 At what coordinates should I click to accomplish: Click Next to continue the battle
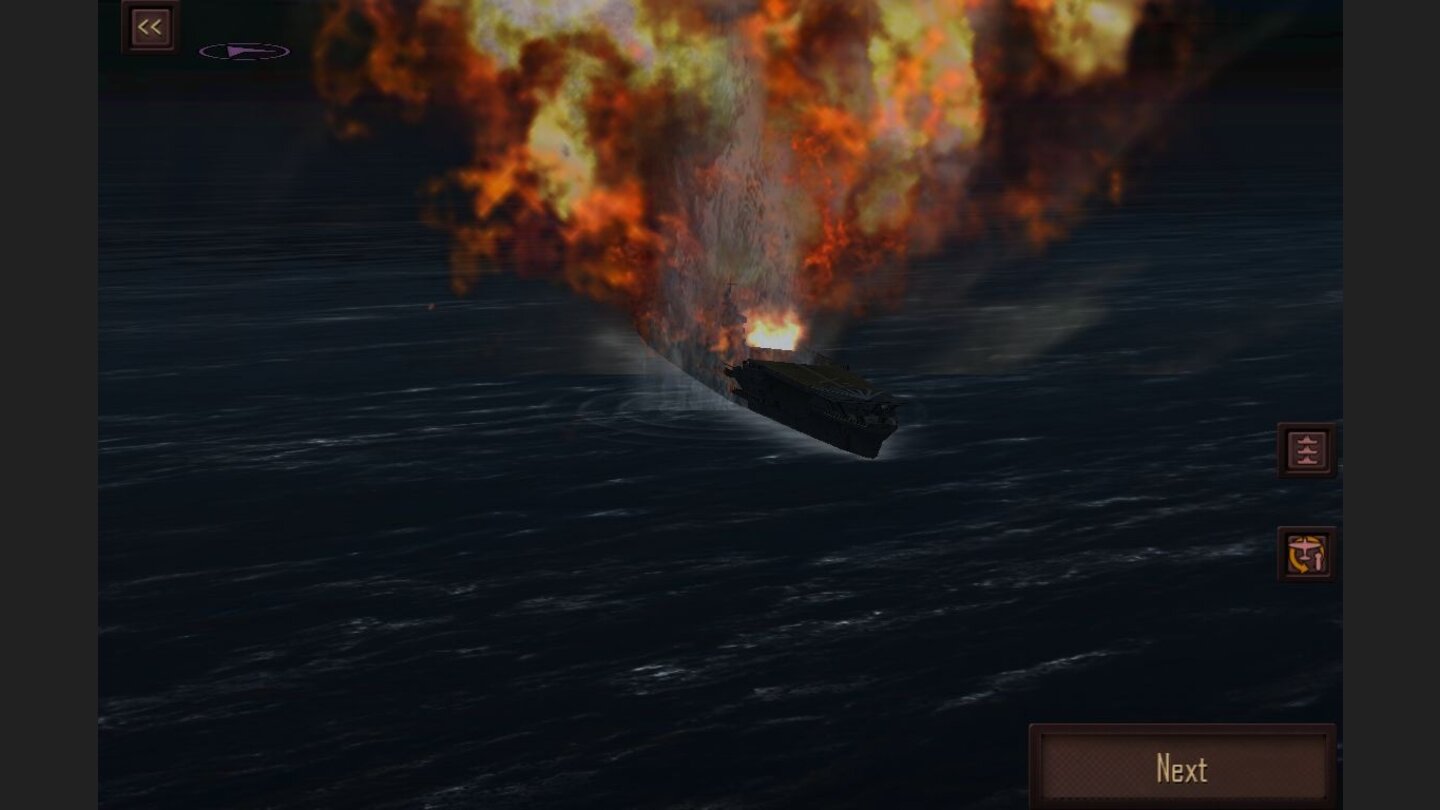point(1183,768)
